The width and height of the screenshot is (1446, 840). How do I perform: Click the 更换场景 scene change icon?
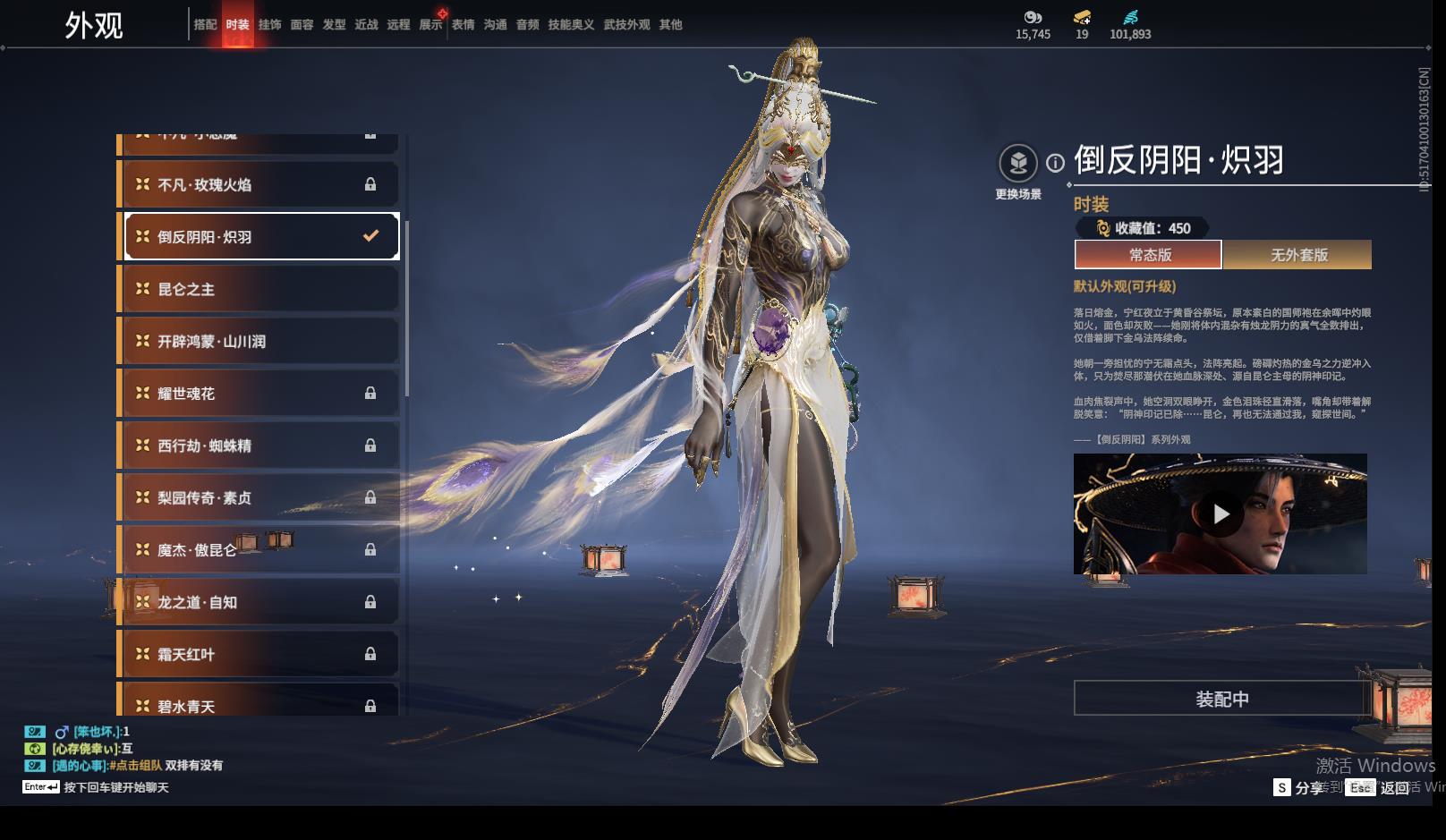click(1018, 164)
